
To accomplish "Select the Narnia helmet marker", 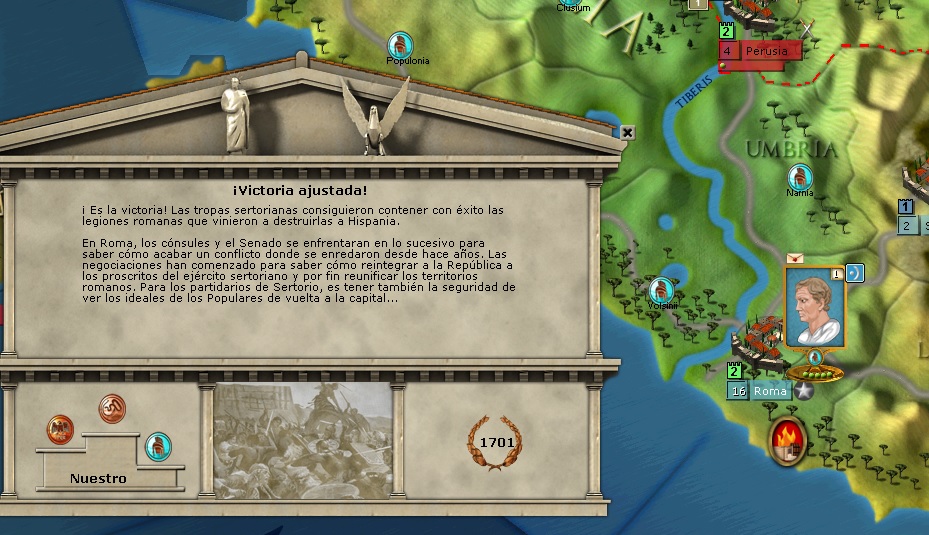I will (800, 176).
